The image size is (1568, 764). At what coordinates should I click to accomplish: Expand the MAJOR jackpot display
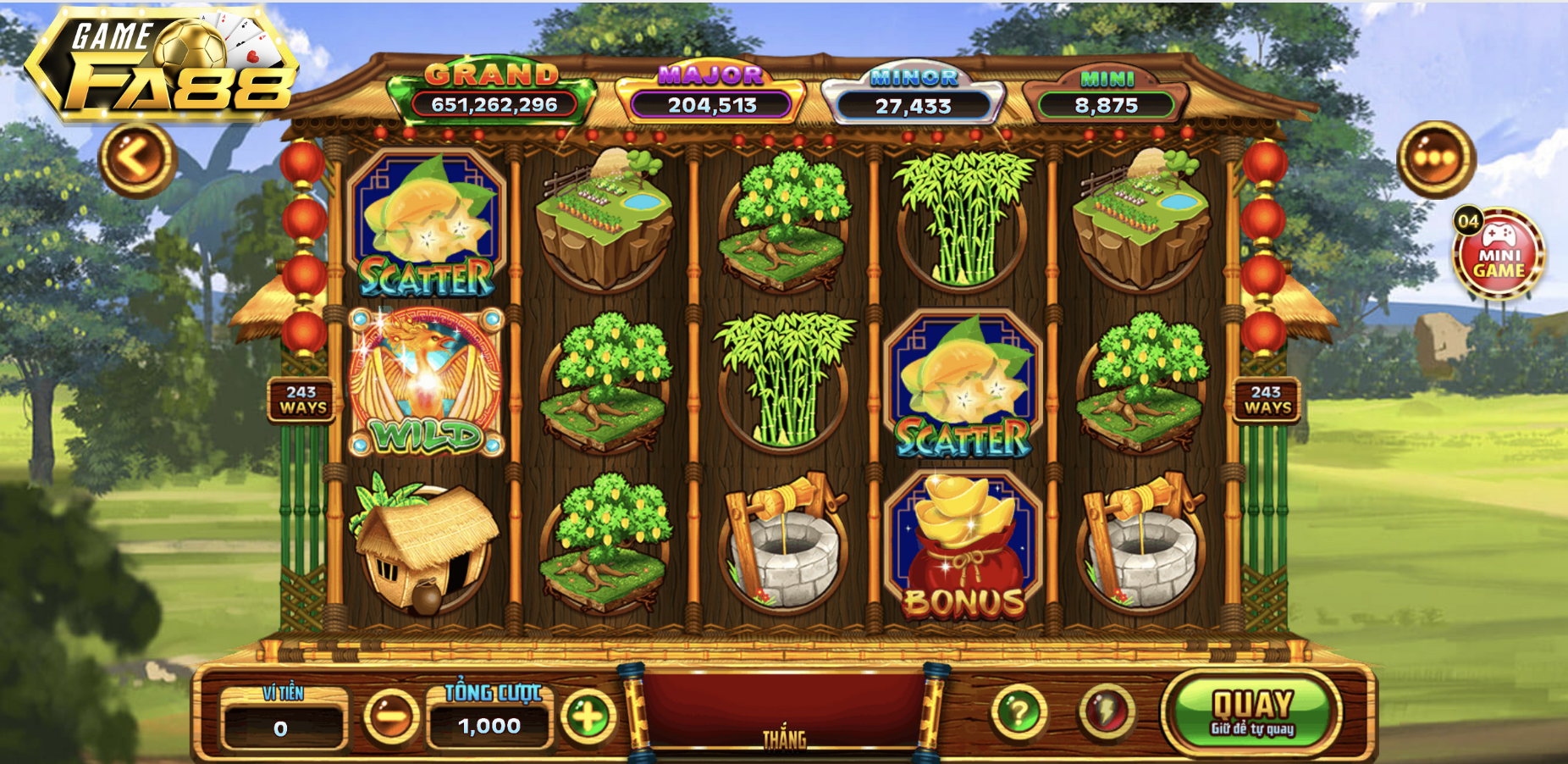coord(709,89)
